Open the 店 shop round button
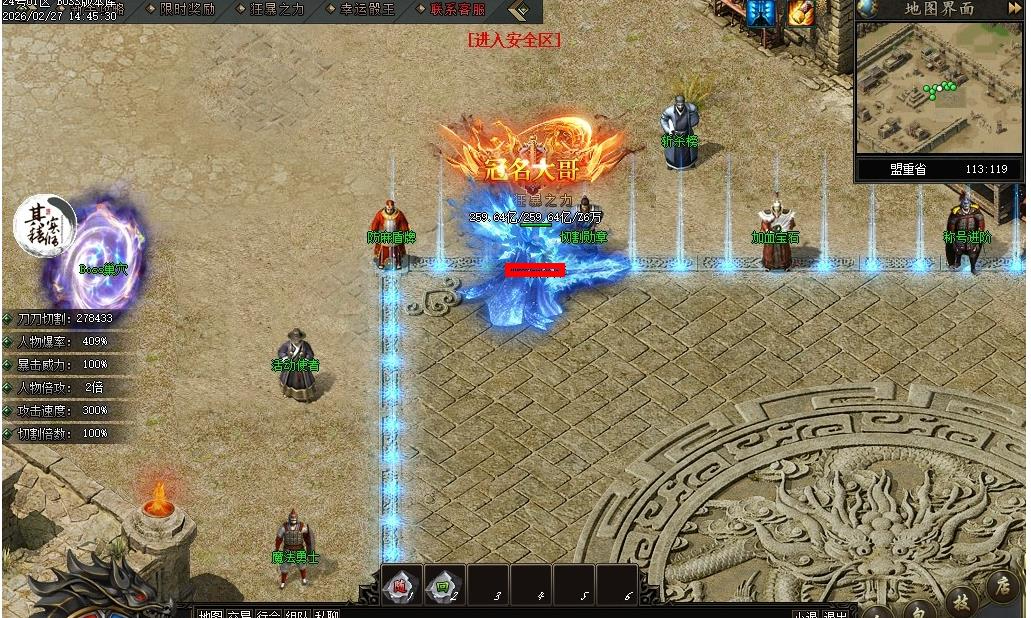 click(1002, 584)
